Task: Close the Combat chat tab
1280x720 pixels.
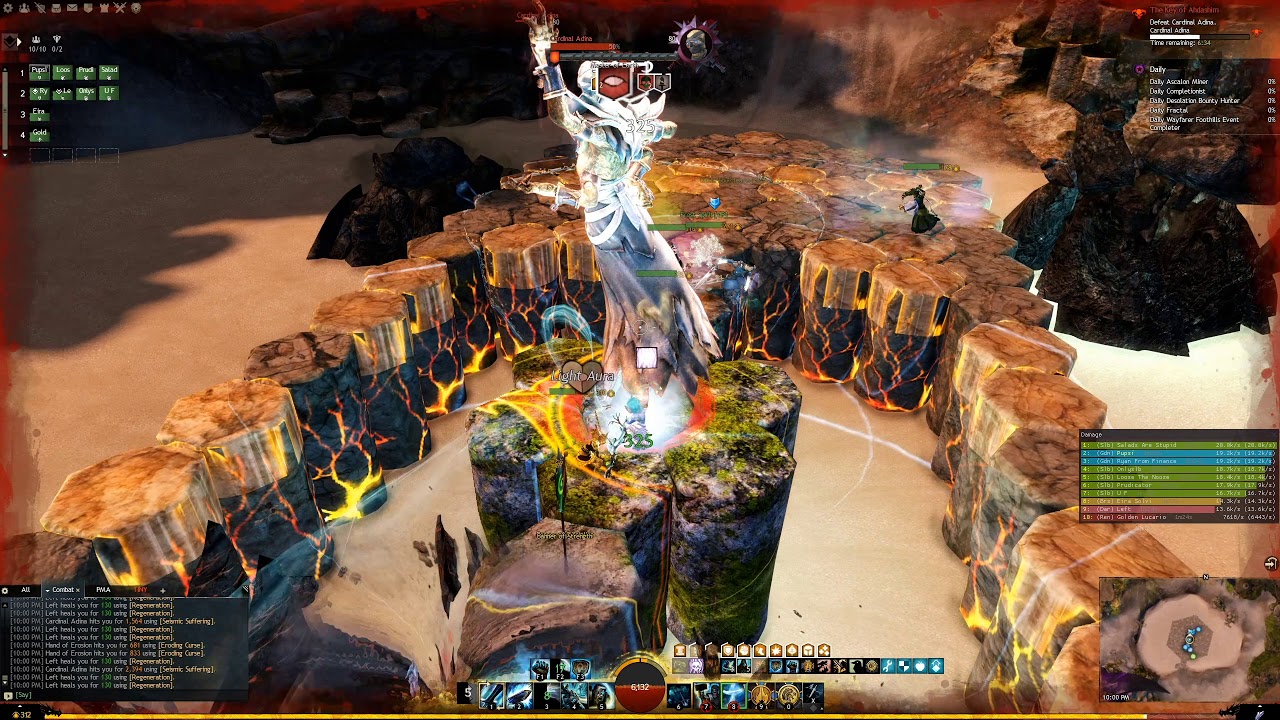Action: (x=78, y=590)
